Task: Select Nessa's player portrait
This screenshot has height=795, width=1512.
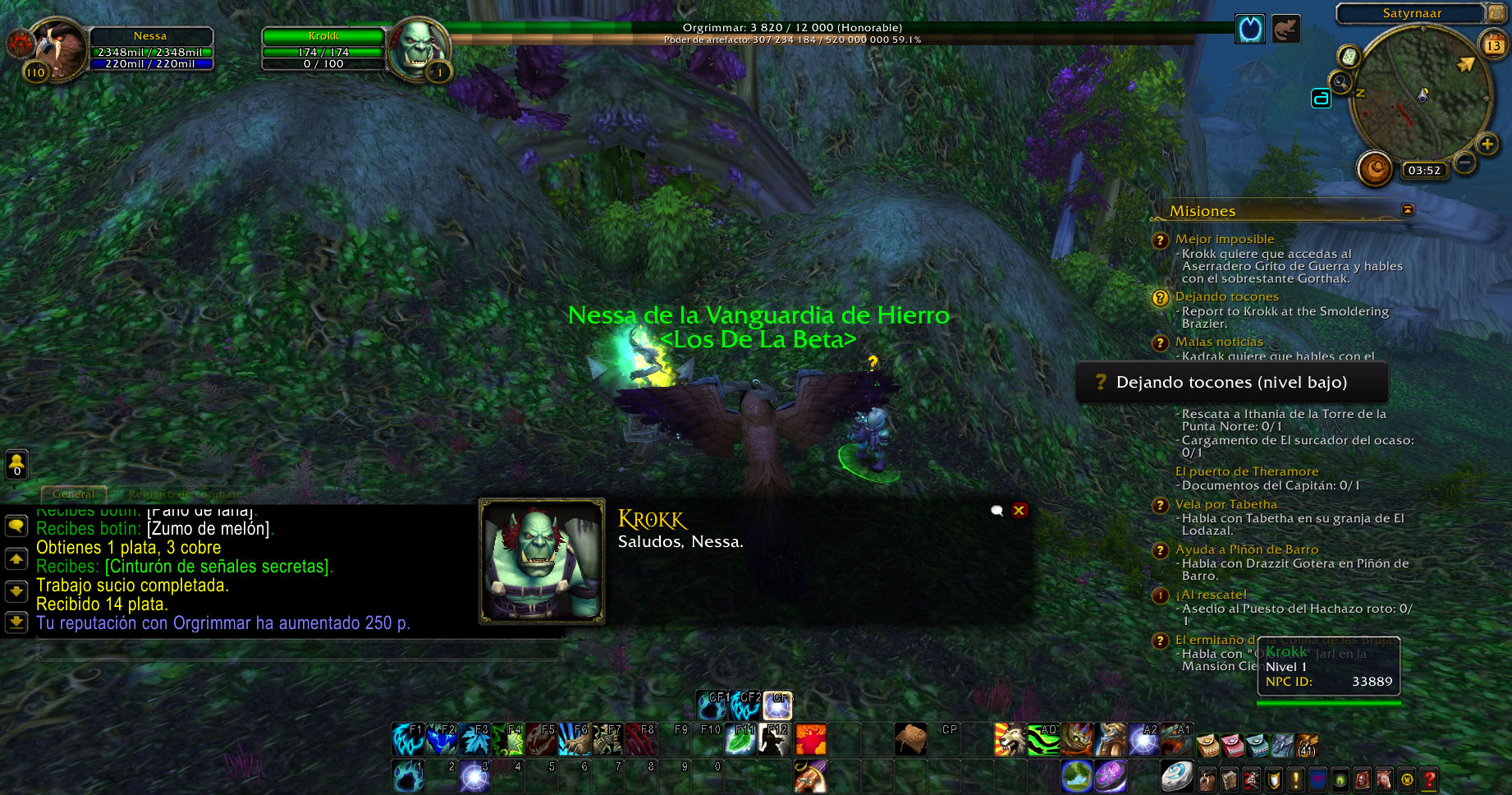Action: [56, 49]
